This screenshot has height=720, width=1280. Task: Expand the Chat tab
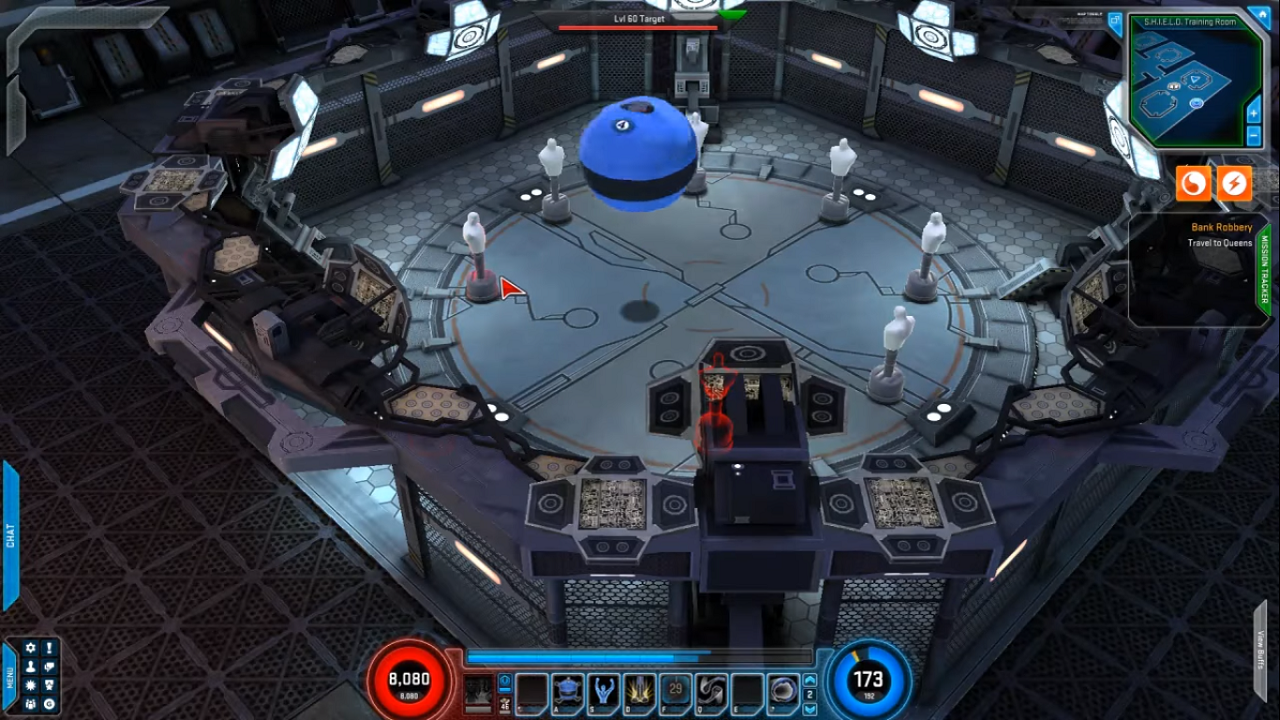[x=10, y=535]
